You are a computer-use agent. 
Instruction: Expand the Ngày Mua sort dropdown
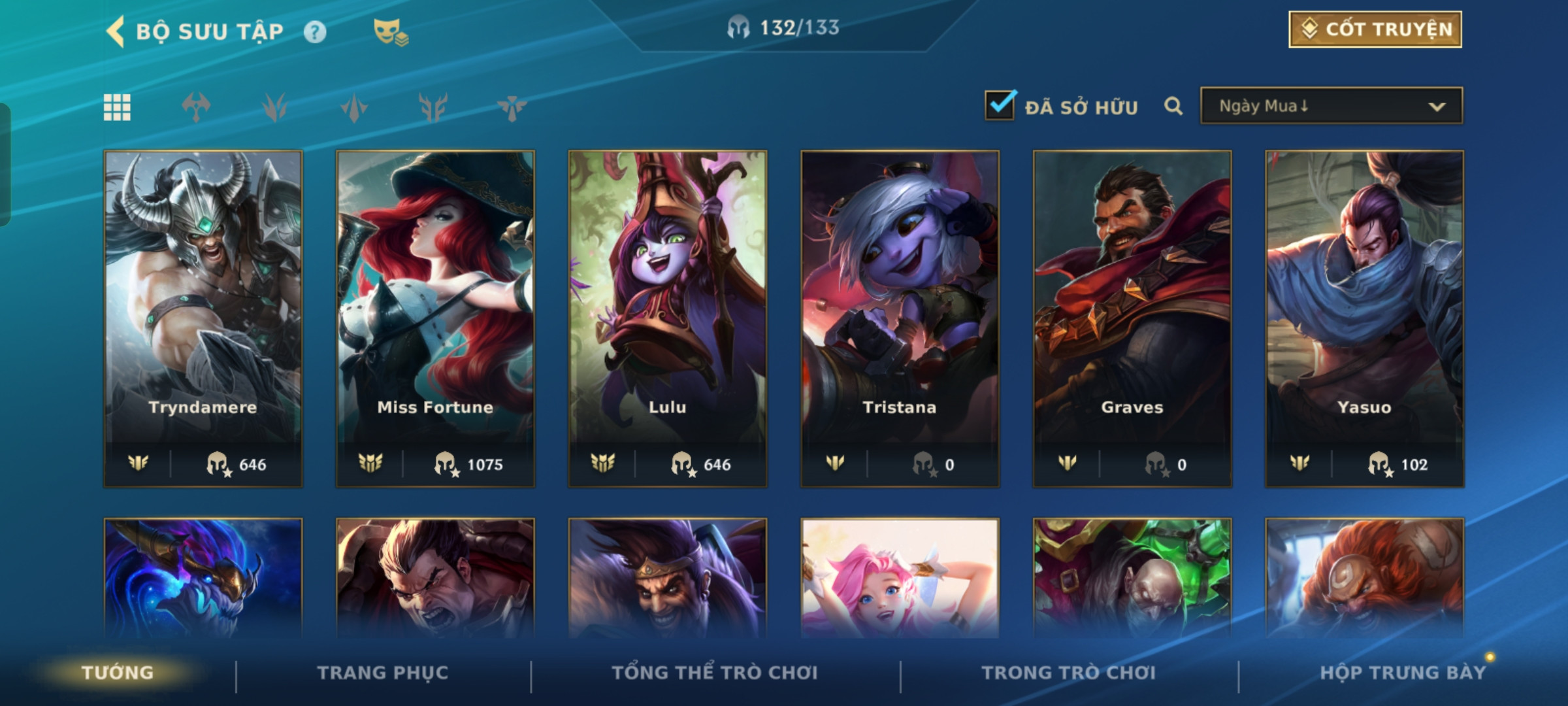coord(1331,106)
